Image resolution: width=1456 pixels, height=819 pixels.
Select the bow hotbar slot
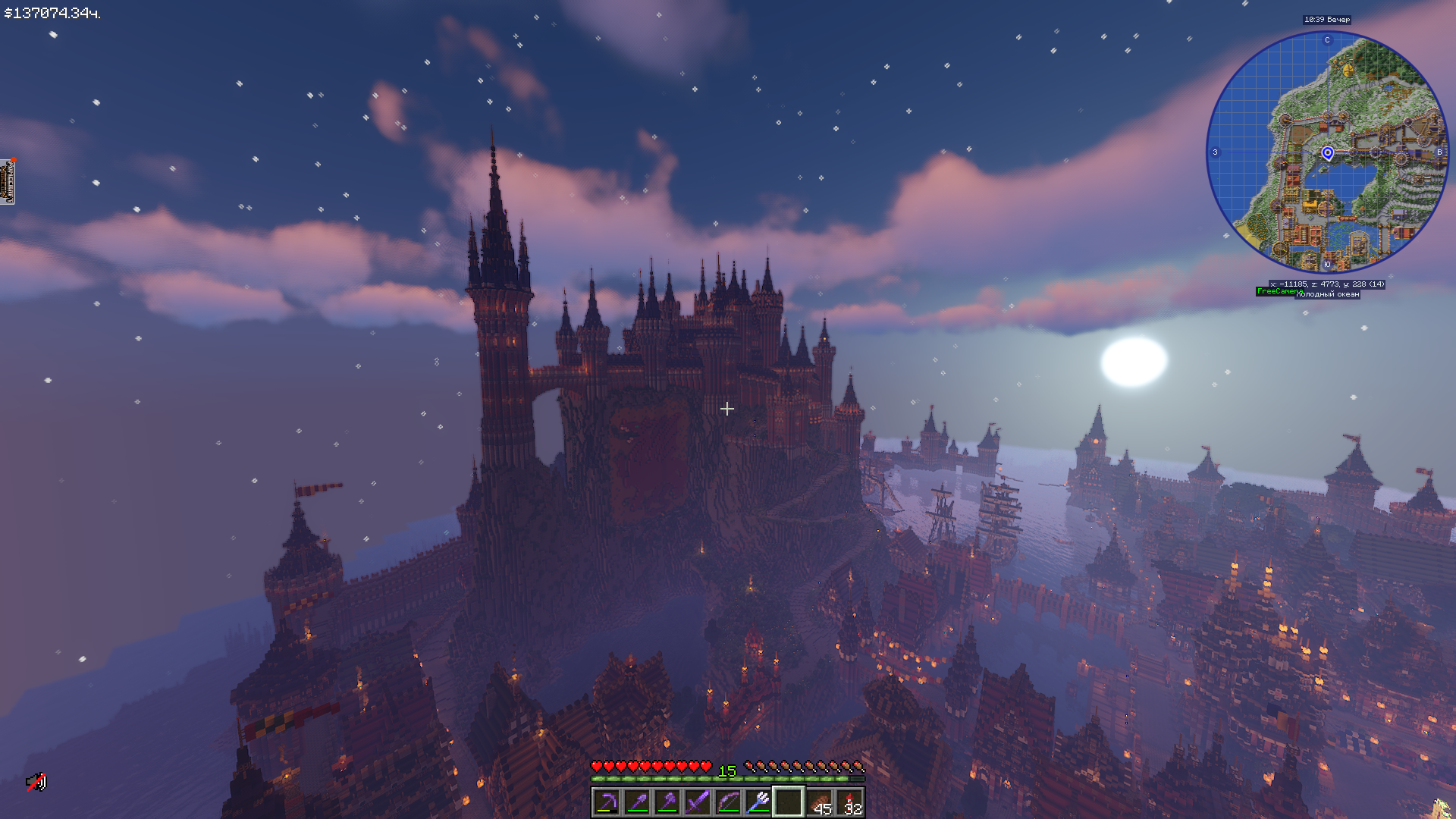coord(728,802)
